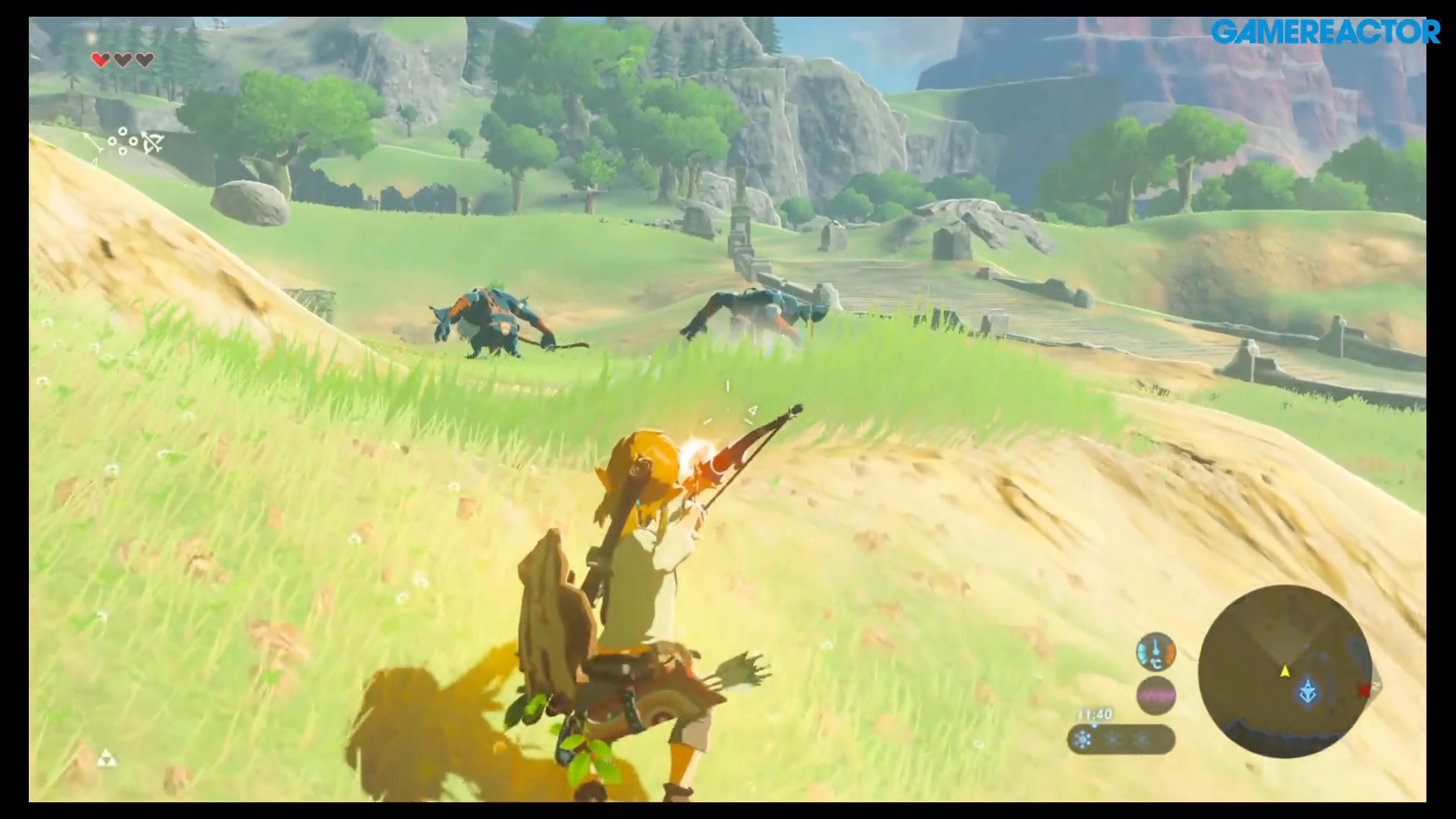This screenshot has width=1456, height=819.
Task: Click the second empty heart container
Action: 123,59
